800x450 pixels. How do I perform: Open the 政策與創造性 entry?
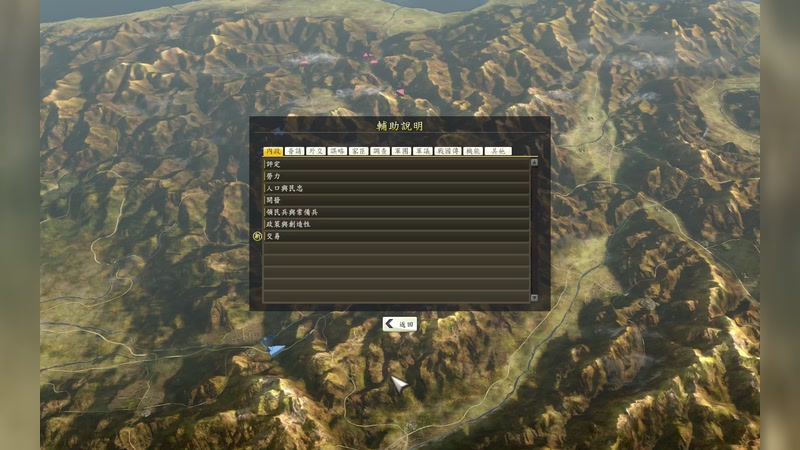click(x=396, y=224)
